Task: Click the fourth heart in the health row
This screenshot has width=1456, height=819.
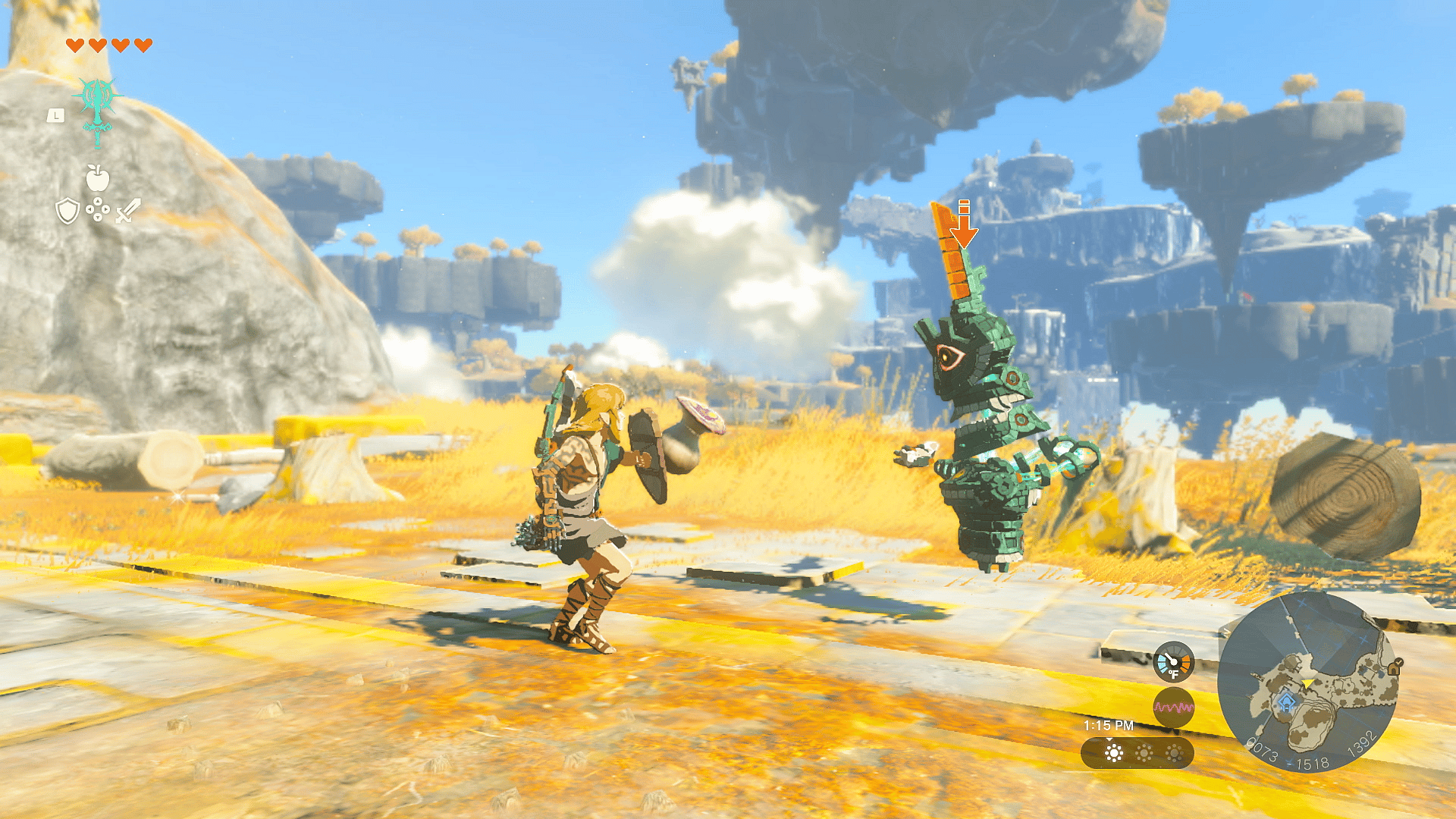Action: point(143,44)
